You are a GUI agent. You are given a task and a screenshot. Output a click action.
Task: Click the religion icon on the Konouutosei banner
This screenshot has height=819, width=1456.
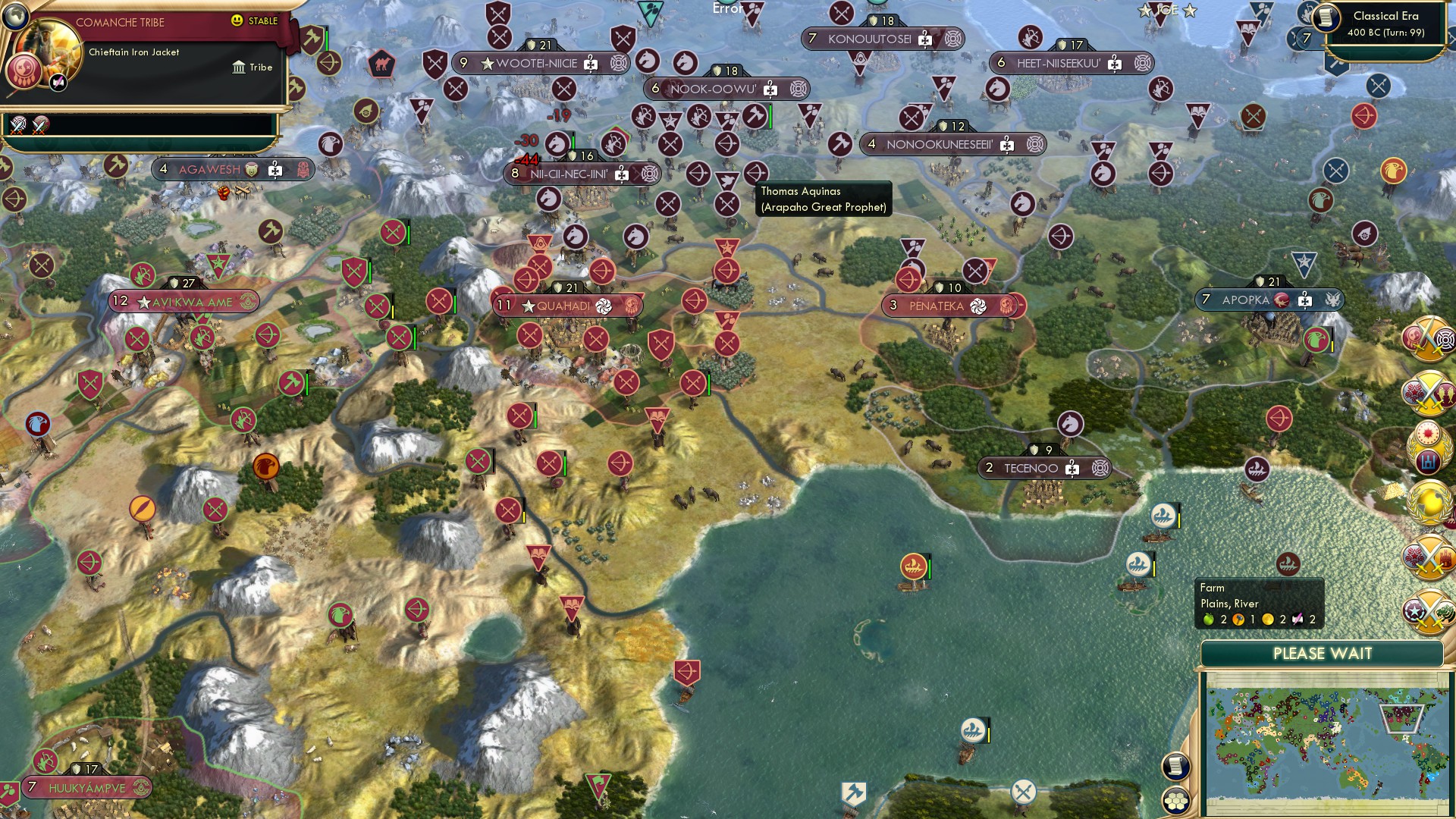954,39
